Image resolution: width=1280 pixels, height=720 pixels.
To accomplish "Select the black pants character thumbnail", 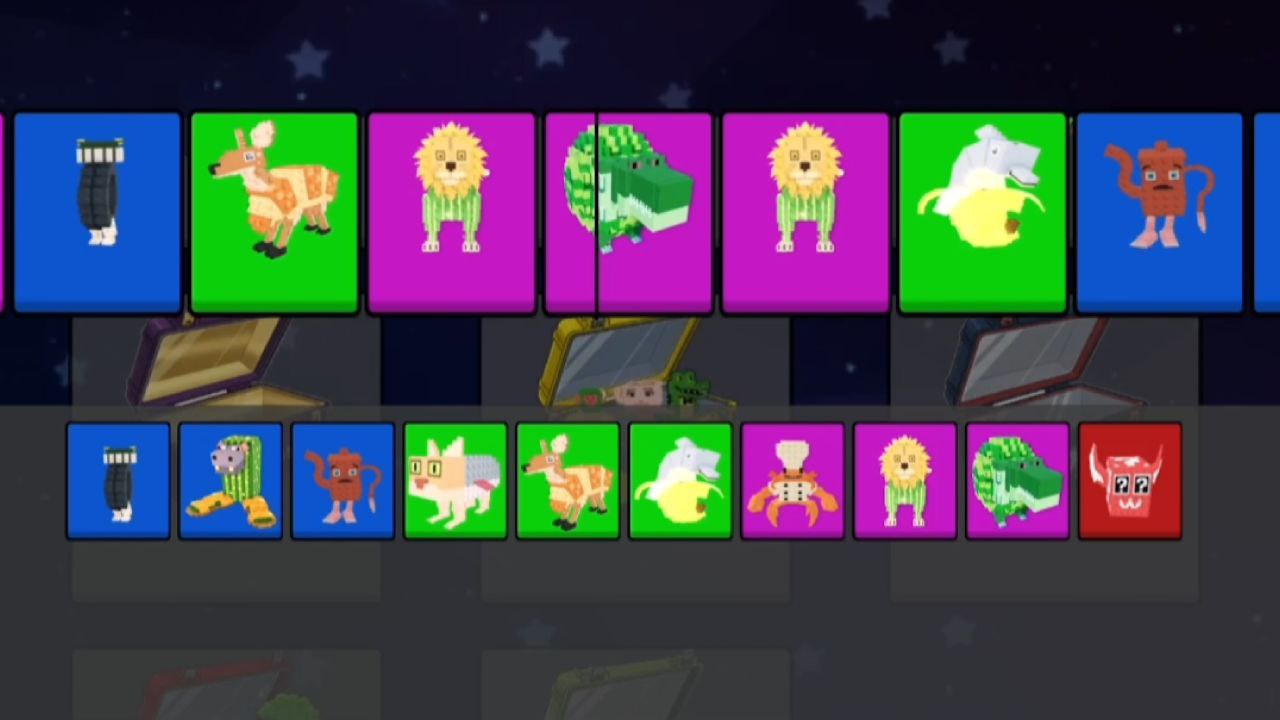I will (x=118, y=481).
